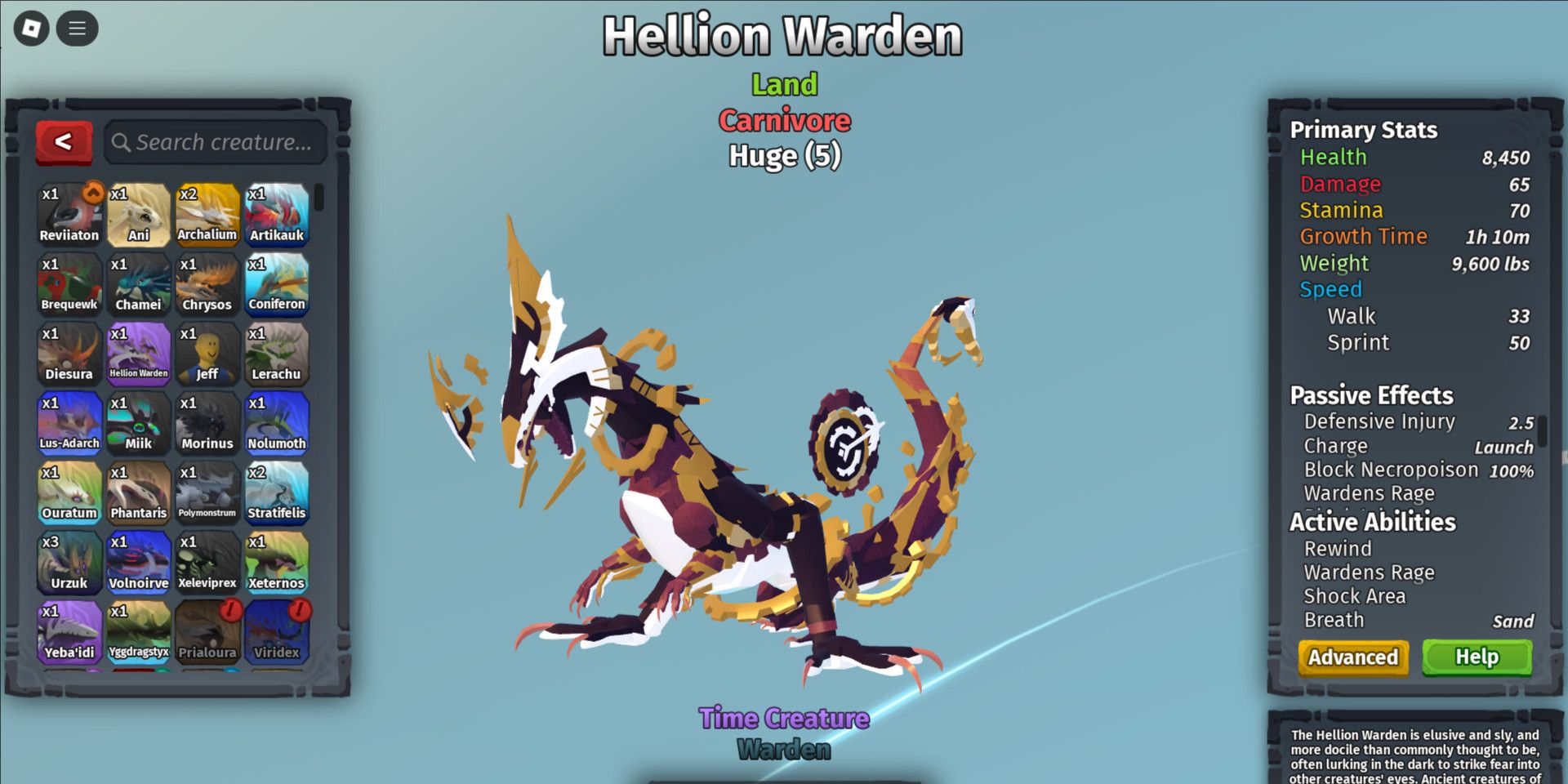Select the locked Prialoura tile

point(207,631)
